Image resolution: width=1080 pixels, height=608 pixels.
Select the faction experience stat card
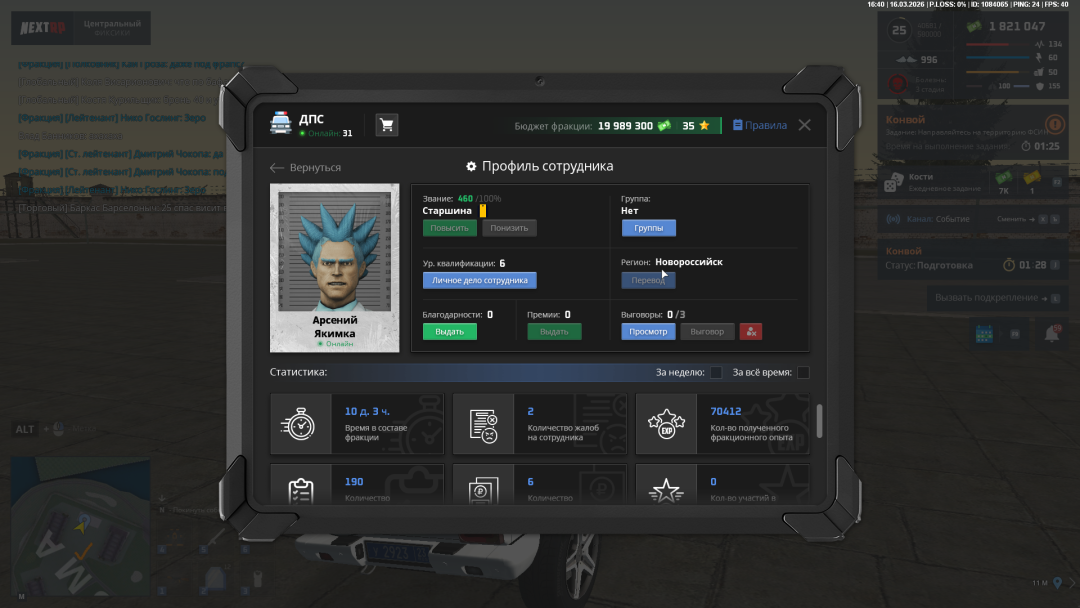[722, 424]
